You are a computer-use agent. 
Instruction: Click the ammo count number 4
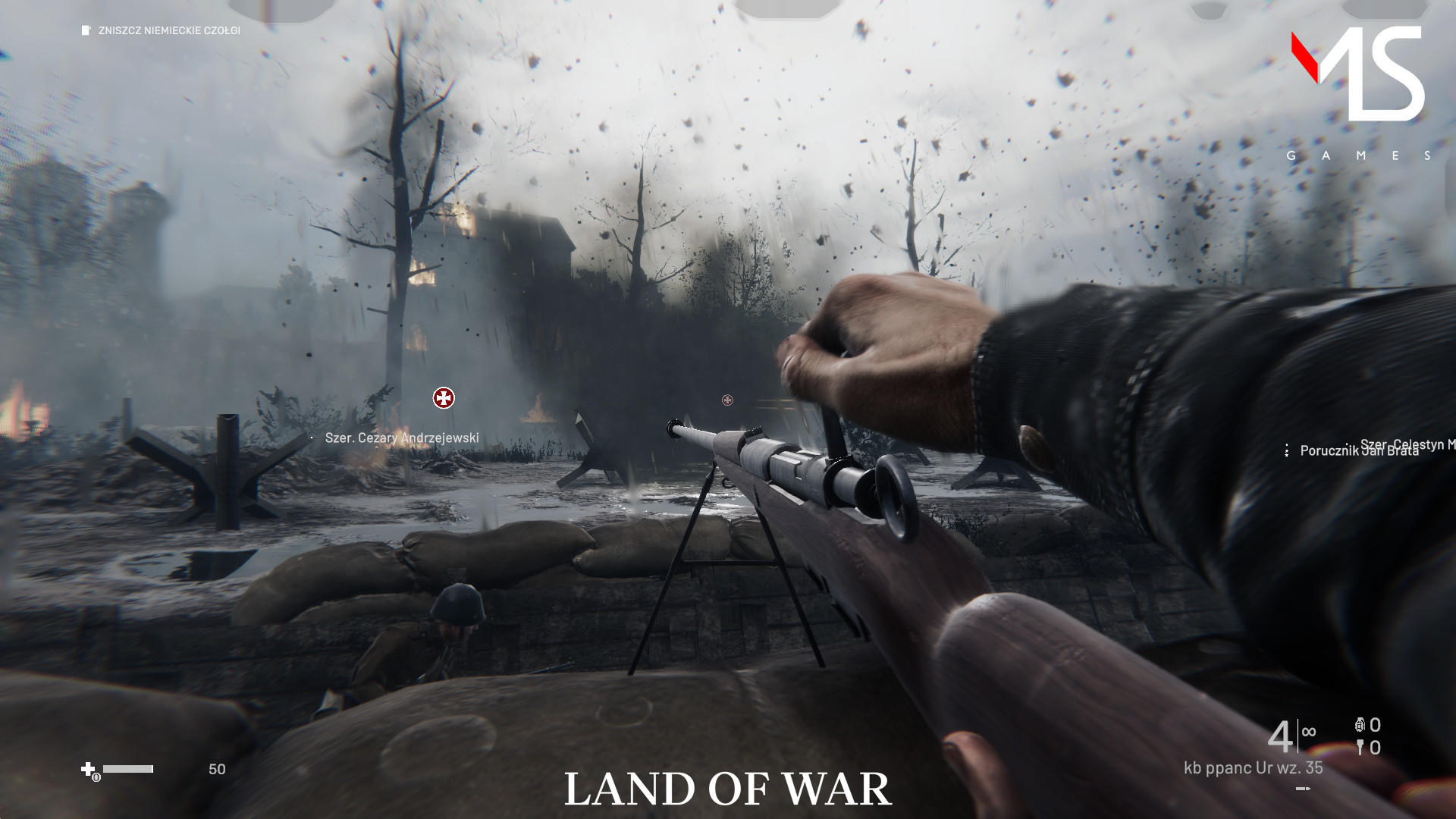[1280, 736]
